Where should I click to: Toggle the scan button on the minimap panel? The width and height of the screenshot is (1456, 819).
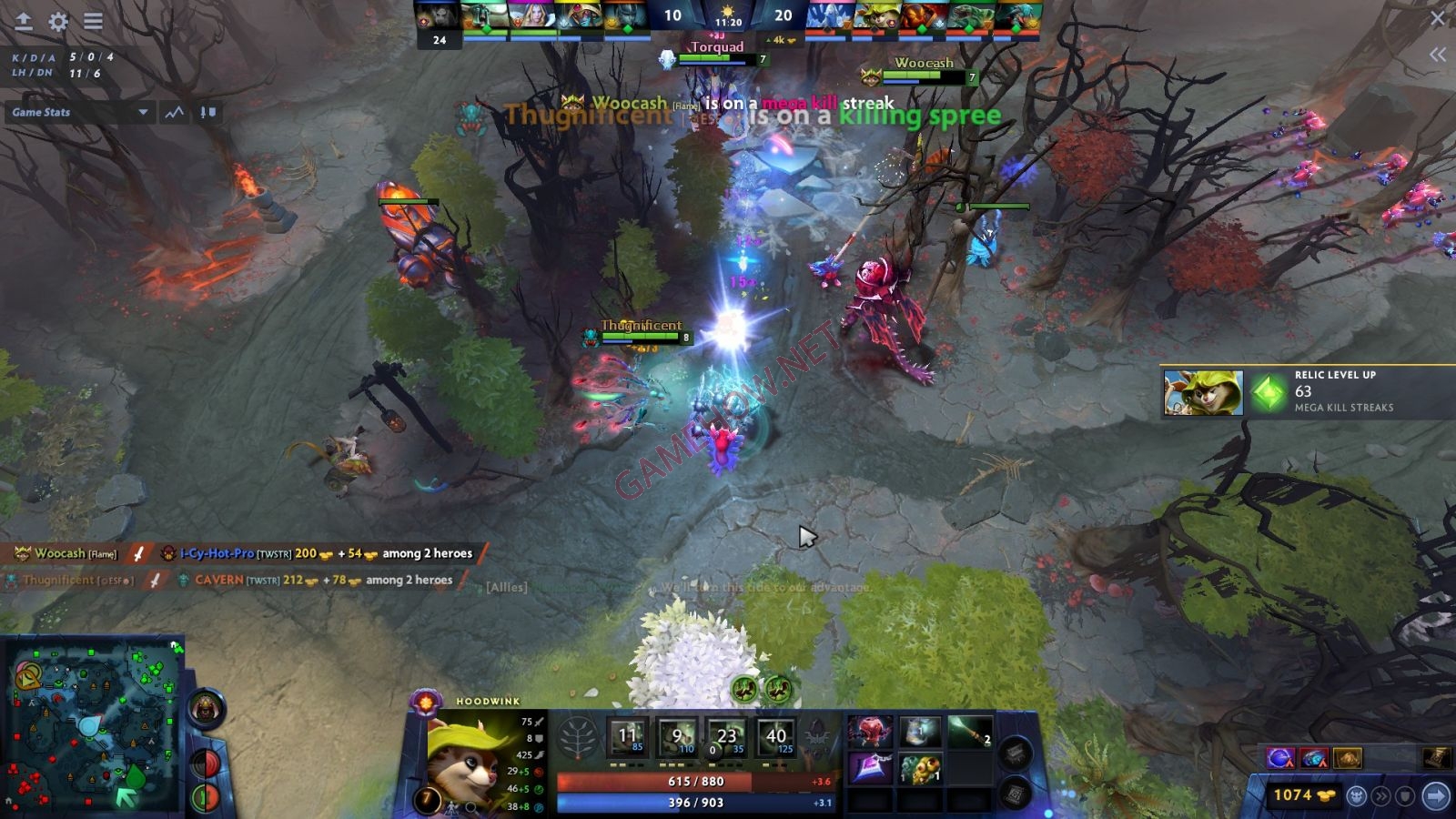point(207,764)
